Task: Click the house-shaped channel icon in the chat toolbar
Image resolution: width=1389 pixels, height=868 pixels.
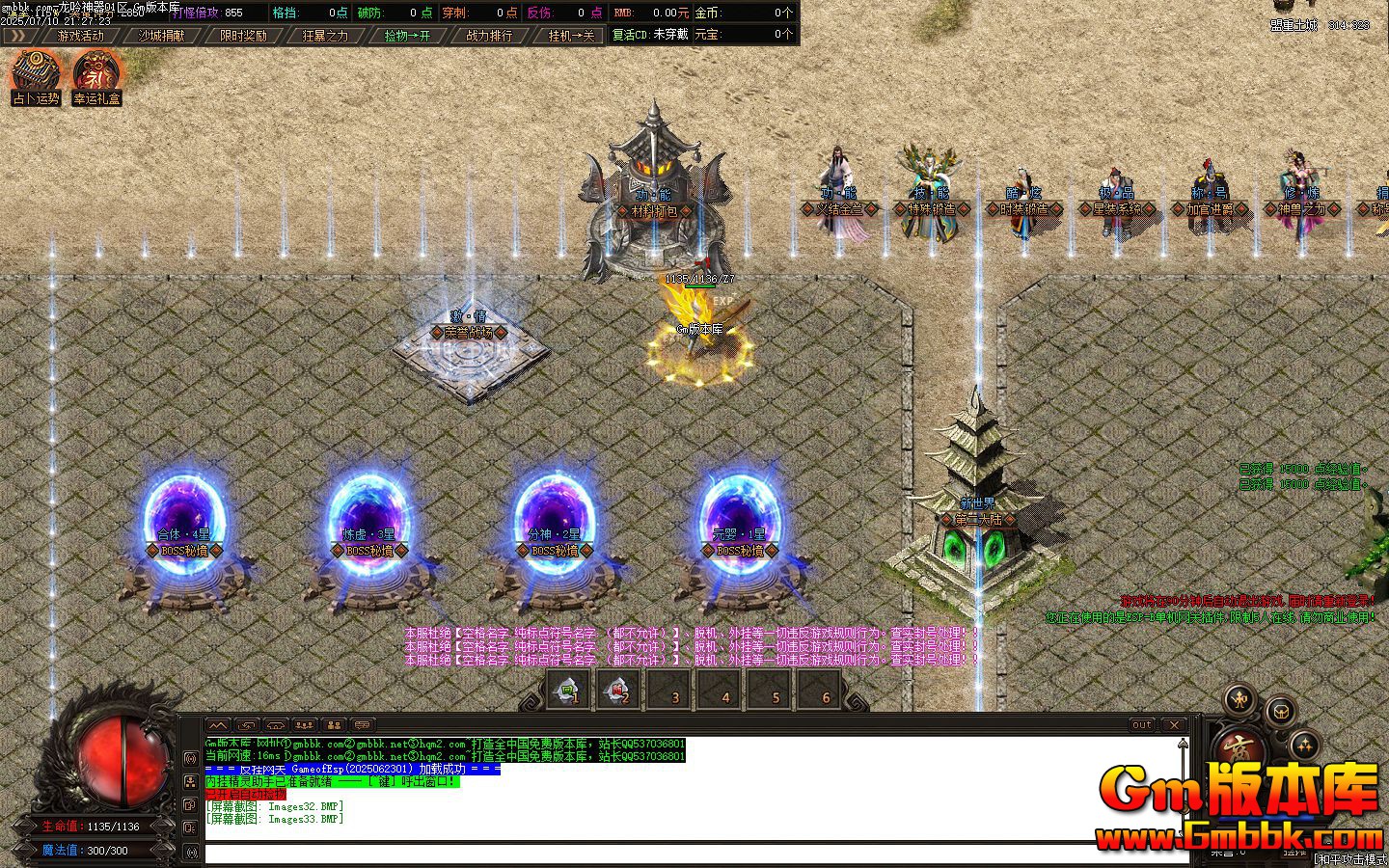Action: point(276,724)
